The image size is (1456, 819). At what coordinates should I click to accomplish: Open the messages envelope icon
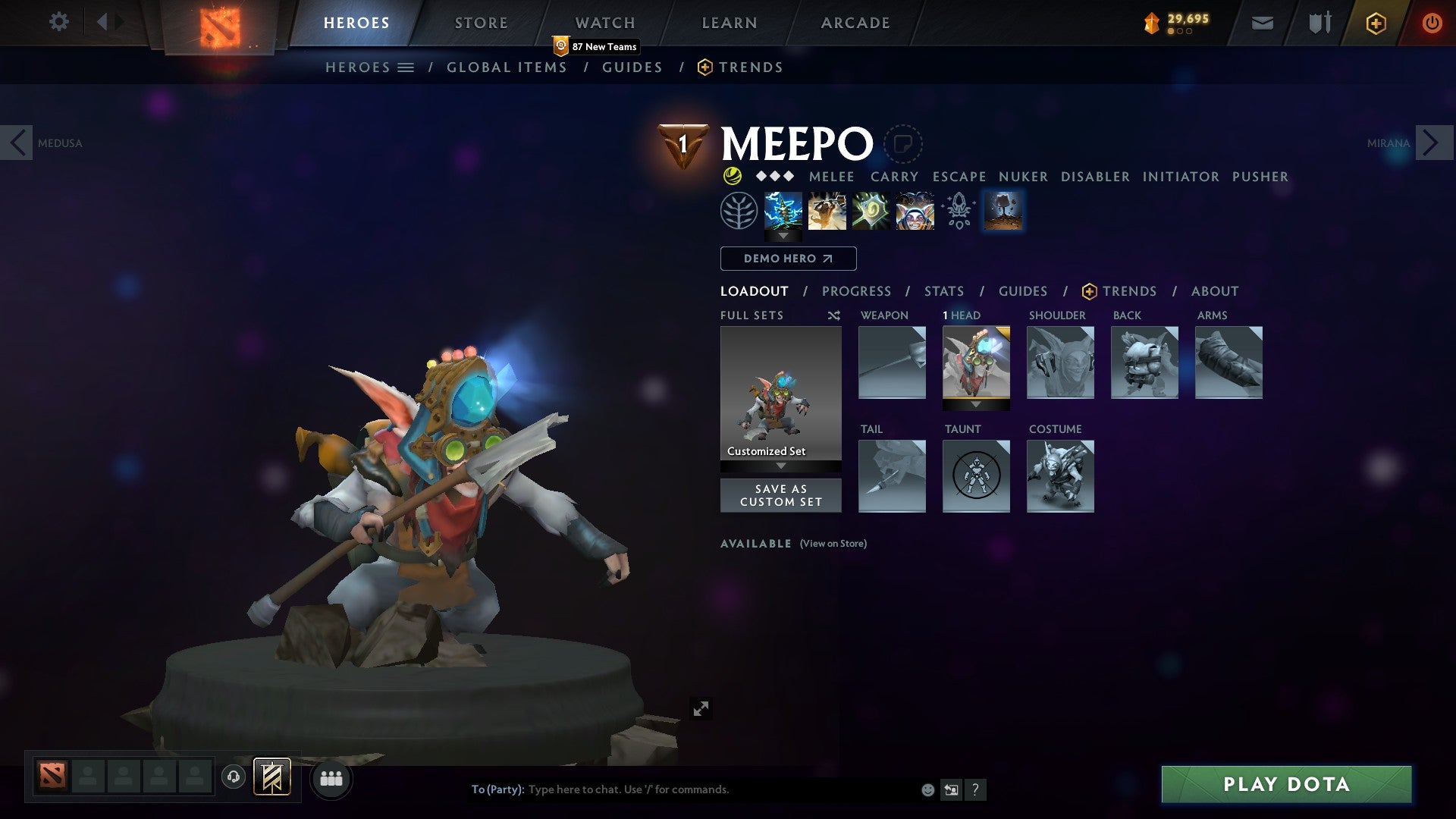point(1262,23)
